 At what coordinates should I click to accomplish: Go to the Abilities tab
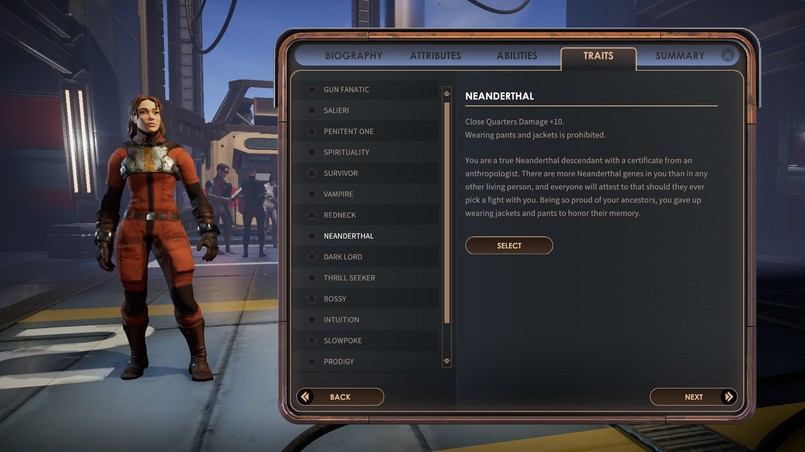click(x=516, y=56)
